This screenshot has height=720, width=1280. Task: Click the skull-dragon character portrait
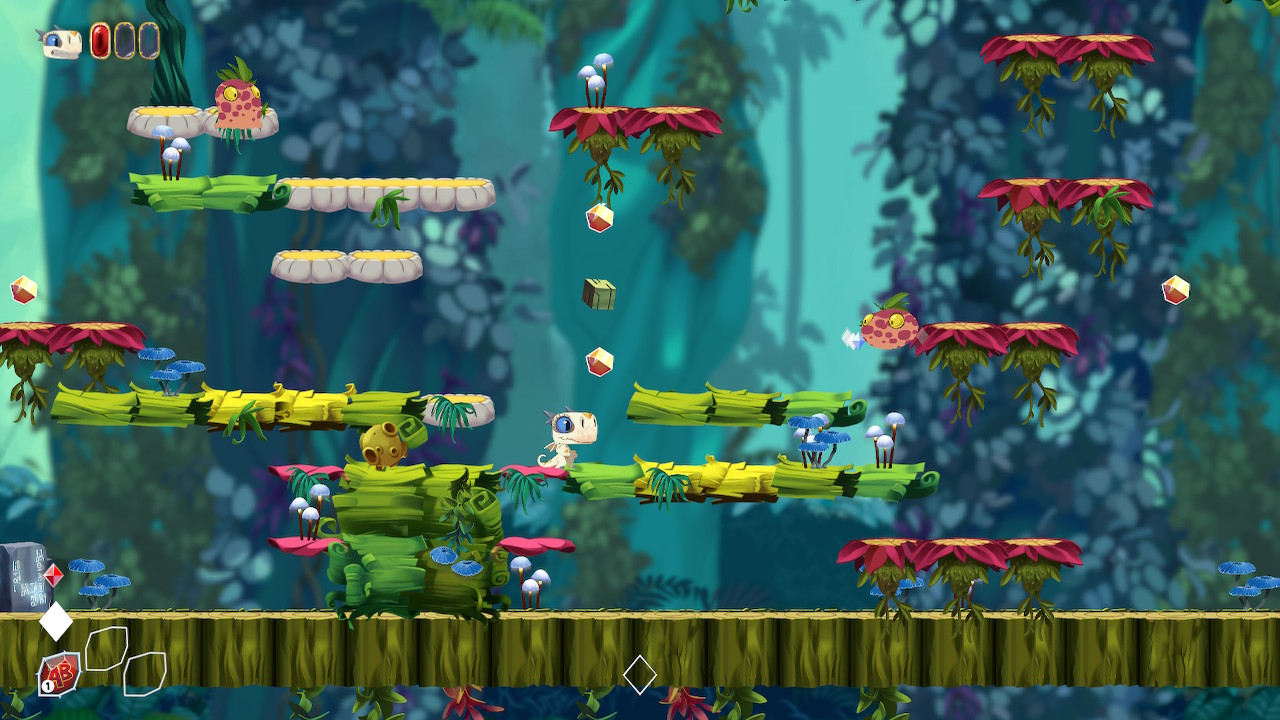(61, 42)
